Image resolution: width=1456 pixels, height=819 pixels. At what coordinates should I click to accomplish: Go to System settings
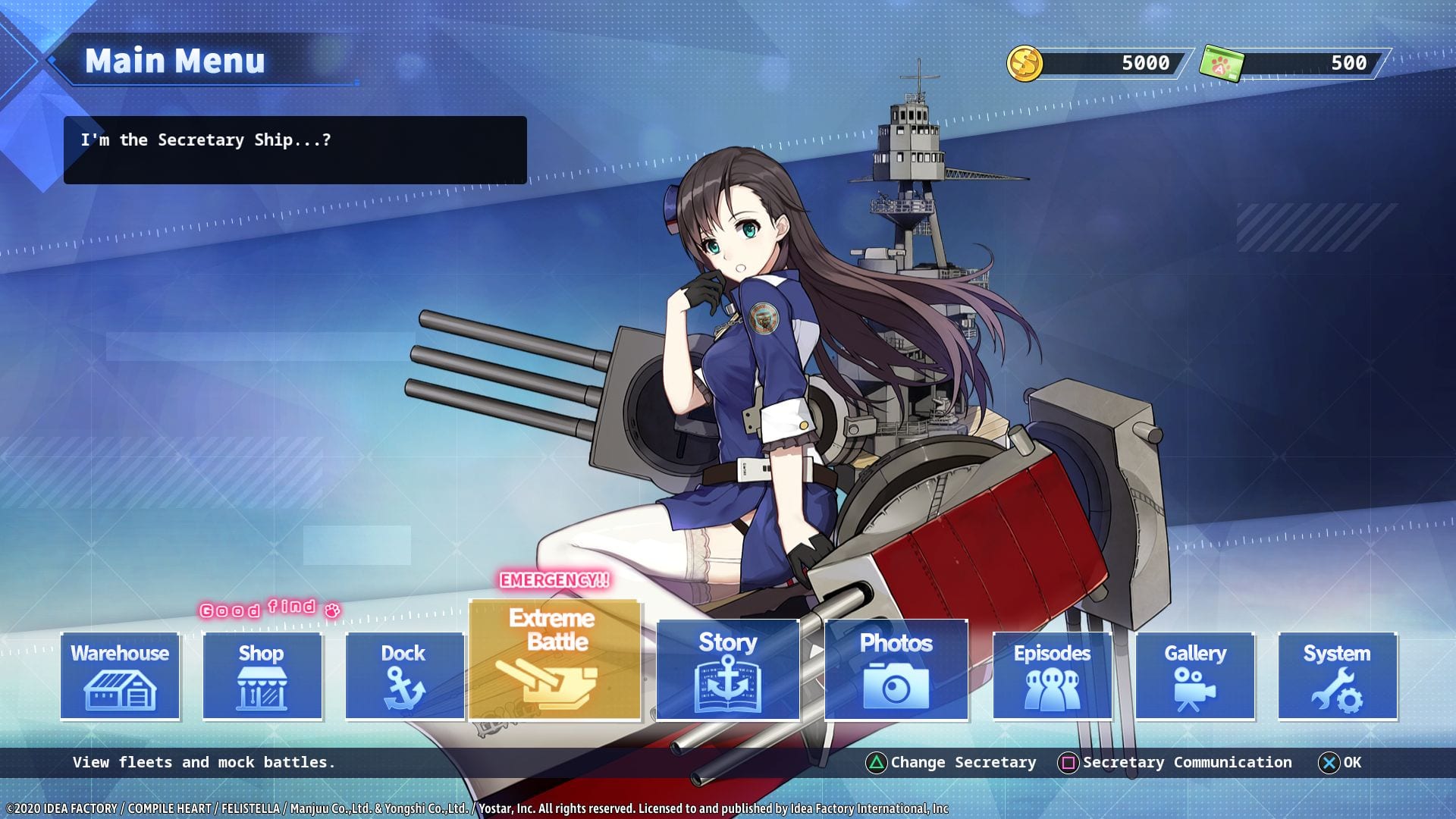point(1337,676)
